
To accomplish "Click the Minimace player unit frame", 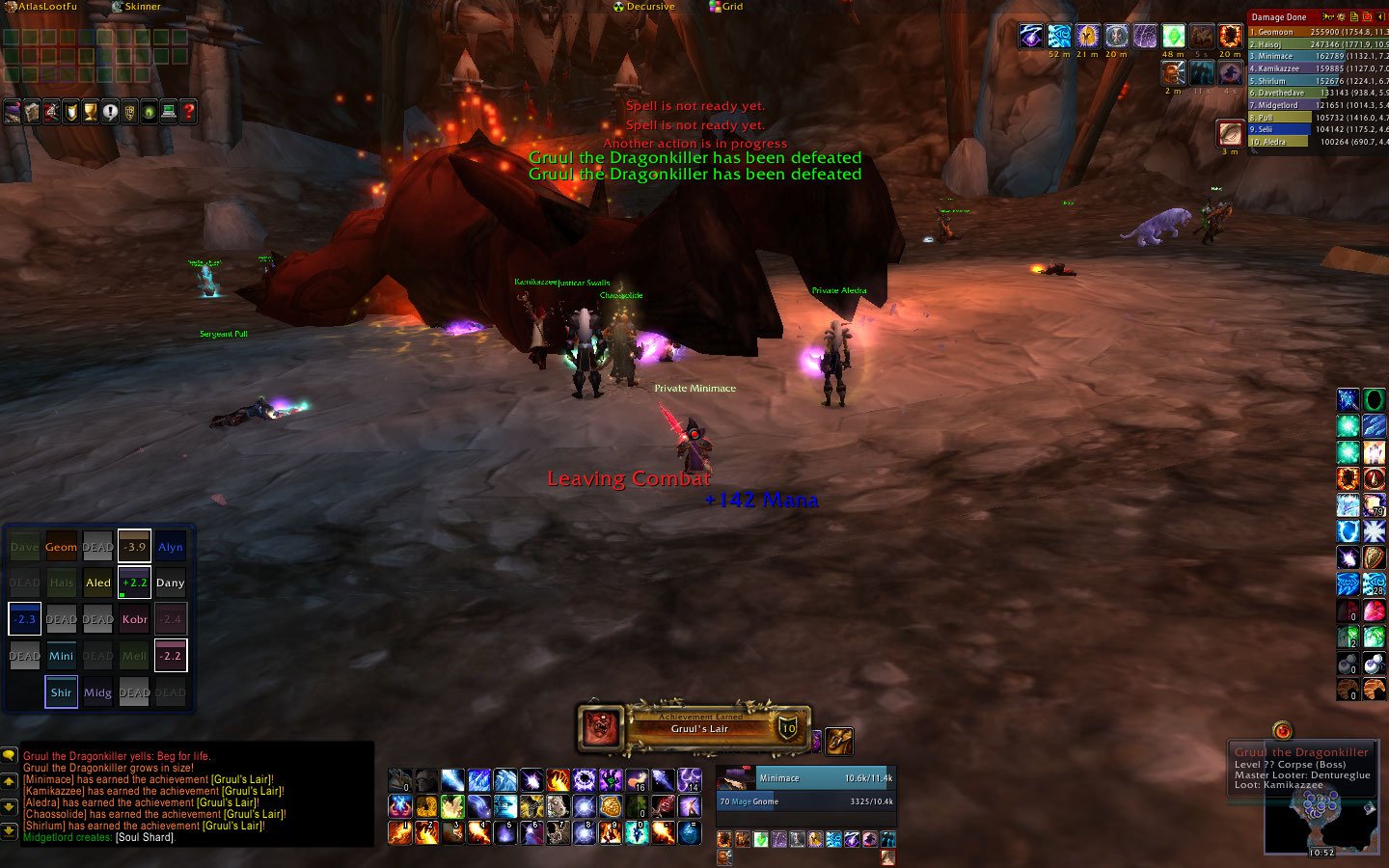I will (x=805, y=778).
